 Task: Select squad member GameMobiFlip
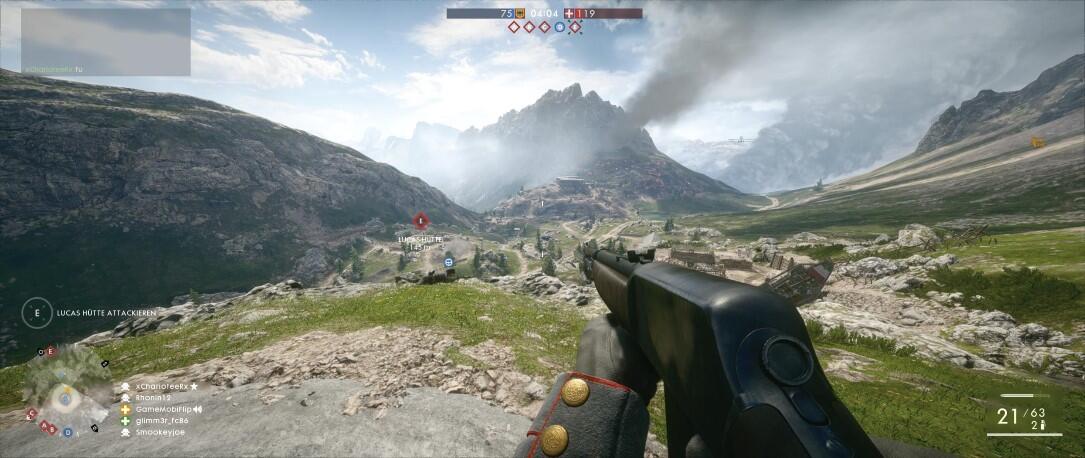tap(160, 409)
